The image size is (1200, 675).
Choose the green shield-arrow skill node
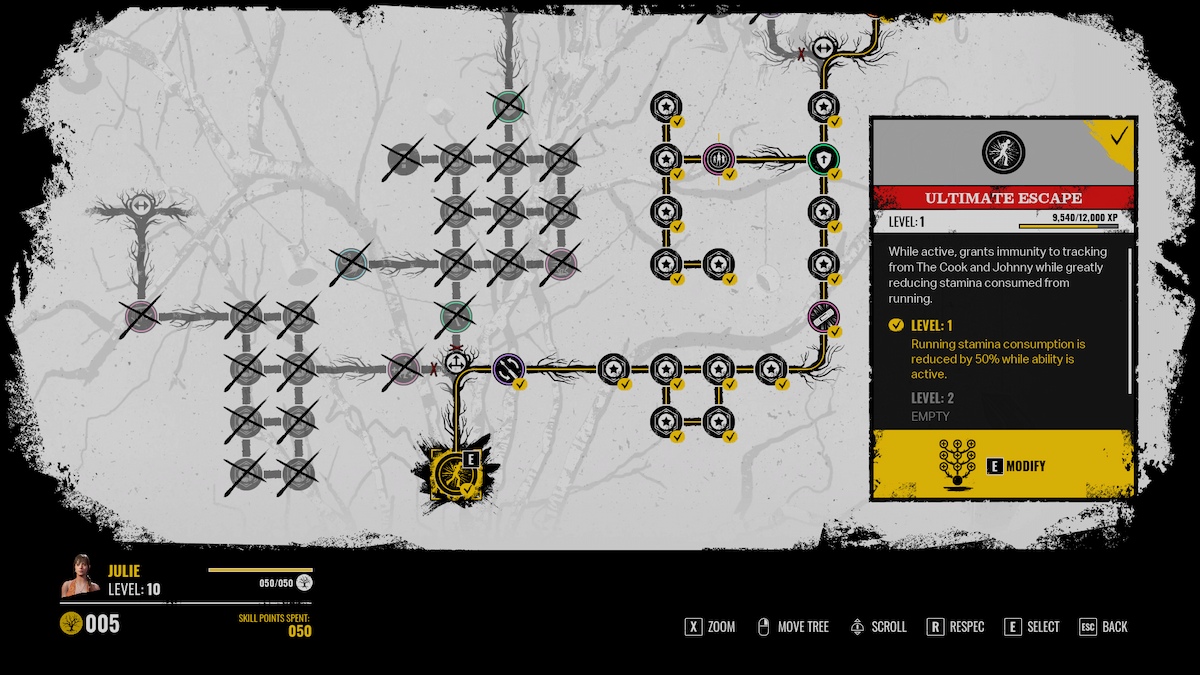click(823, 158)
